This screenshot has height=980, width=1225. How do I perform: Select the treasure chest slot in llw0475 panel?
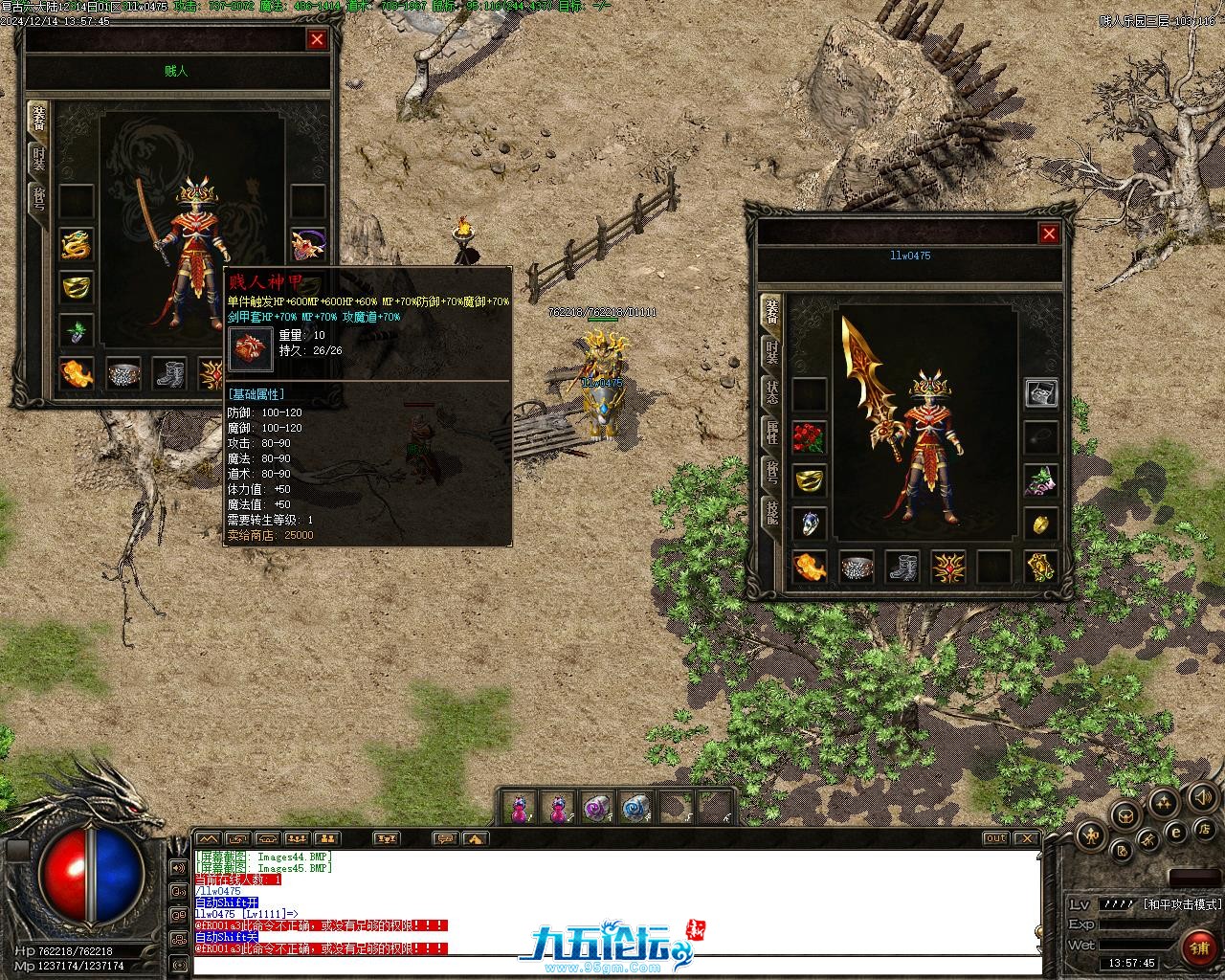tap(1041, 392)
